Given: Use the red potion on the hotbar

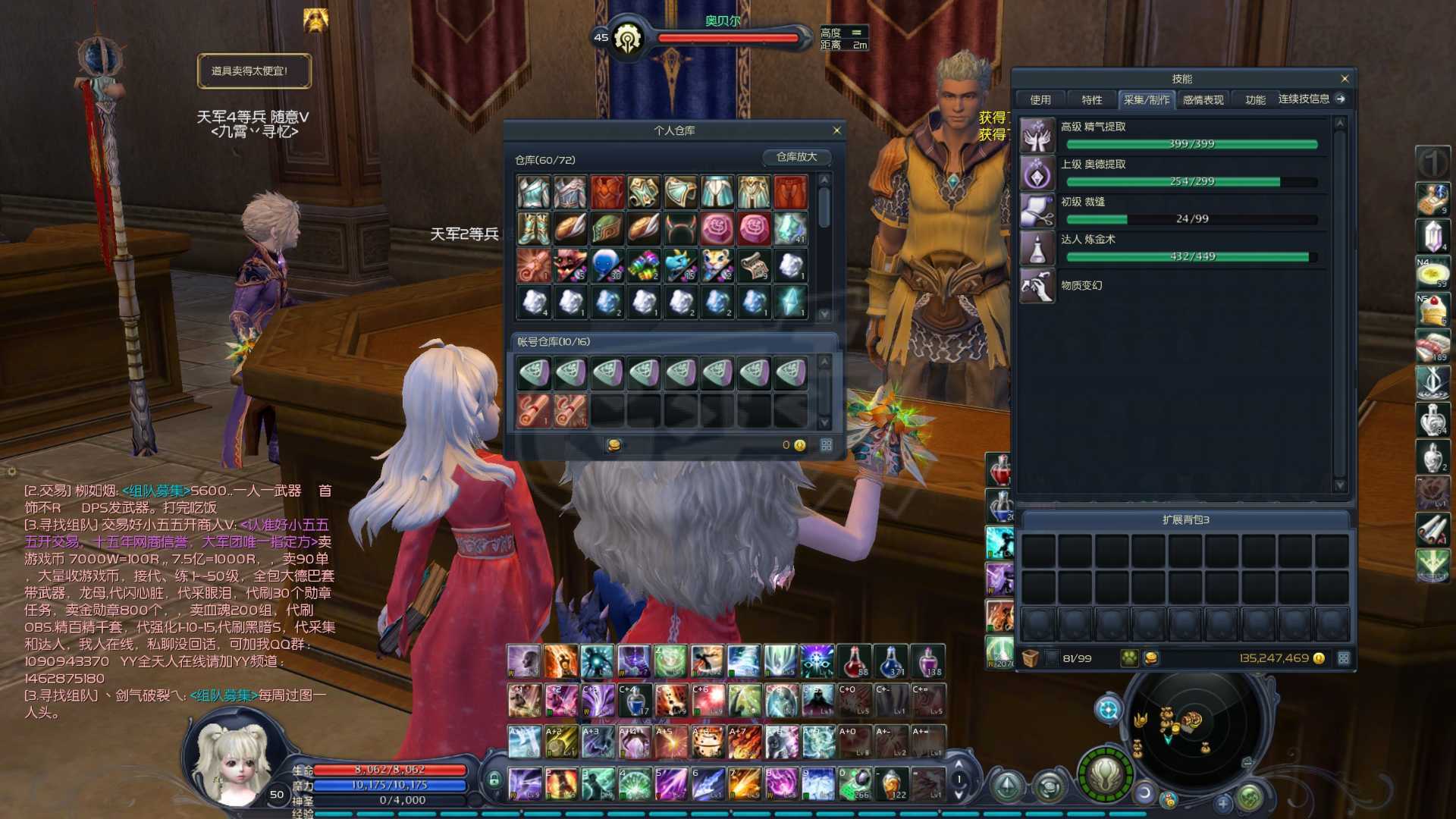Looking at the screenshot, I should point(855,661).
